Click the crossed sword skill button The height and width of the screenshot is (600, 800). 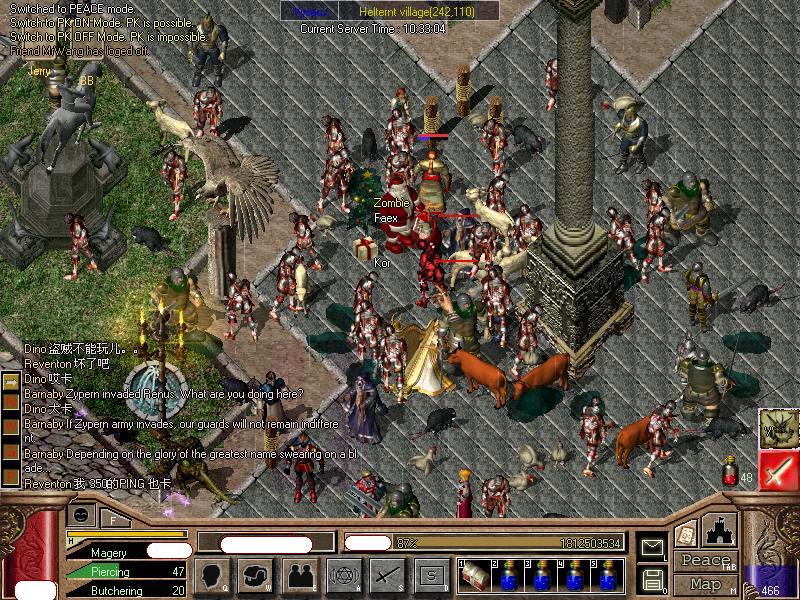[387, 575]
